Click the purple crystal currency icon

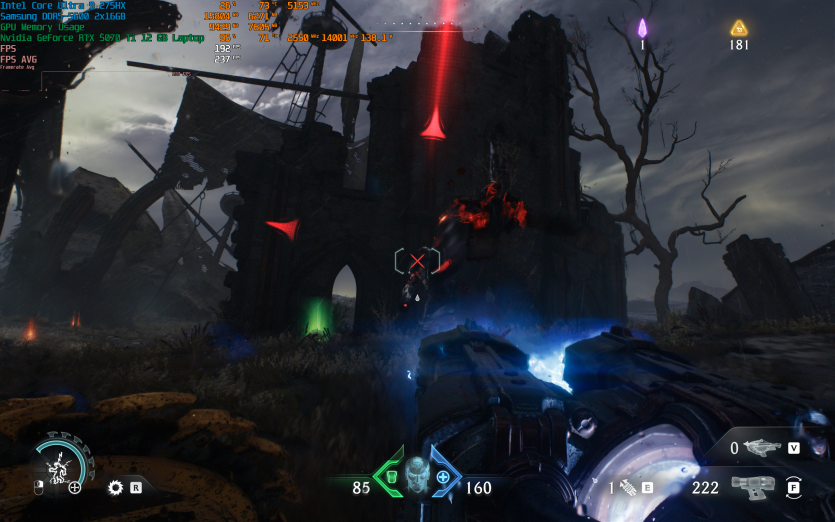click(643, 28)
